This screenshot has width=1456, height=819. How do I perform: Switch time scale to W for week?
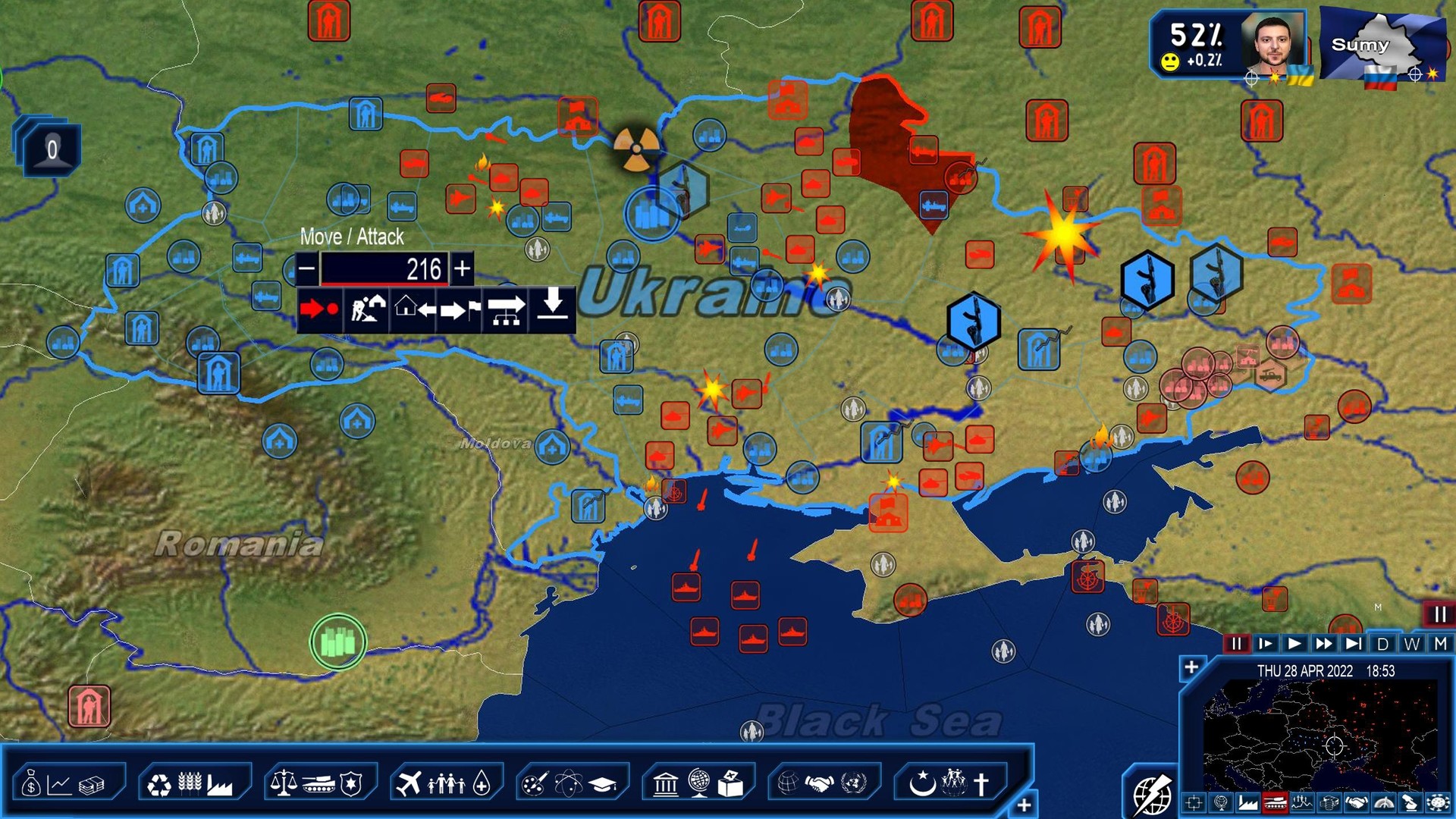click(1413, 645)
